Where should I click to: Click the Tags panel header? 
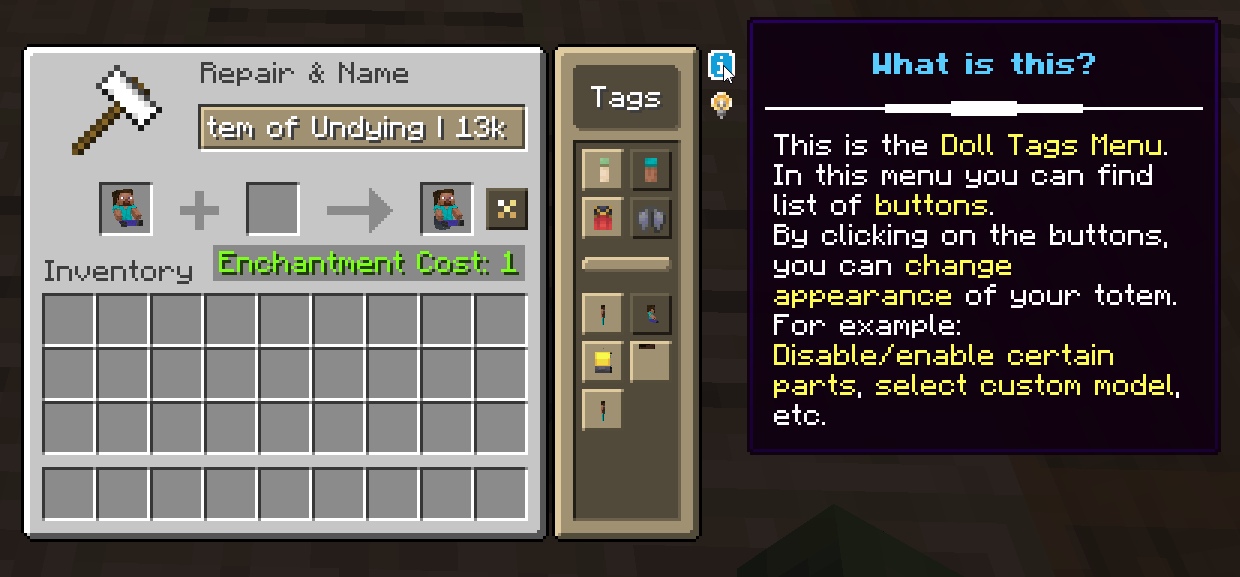click(626, 98)
